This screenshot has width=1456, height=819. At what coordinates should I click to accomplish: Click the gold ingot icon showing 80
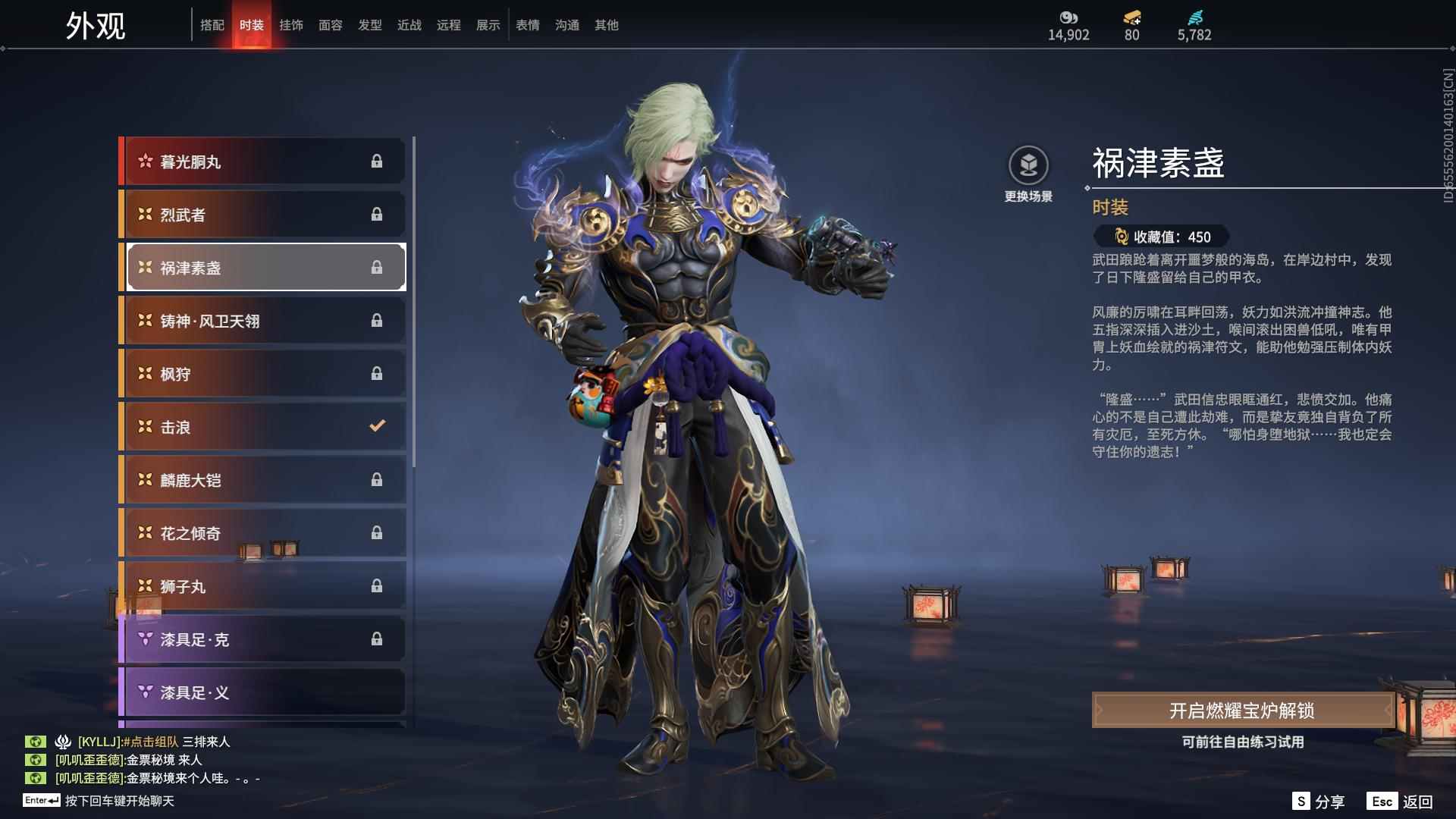pyautogui.click(x=1130, y=17)
